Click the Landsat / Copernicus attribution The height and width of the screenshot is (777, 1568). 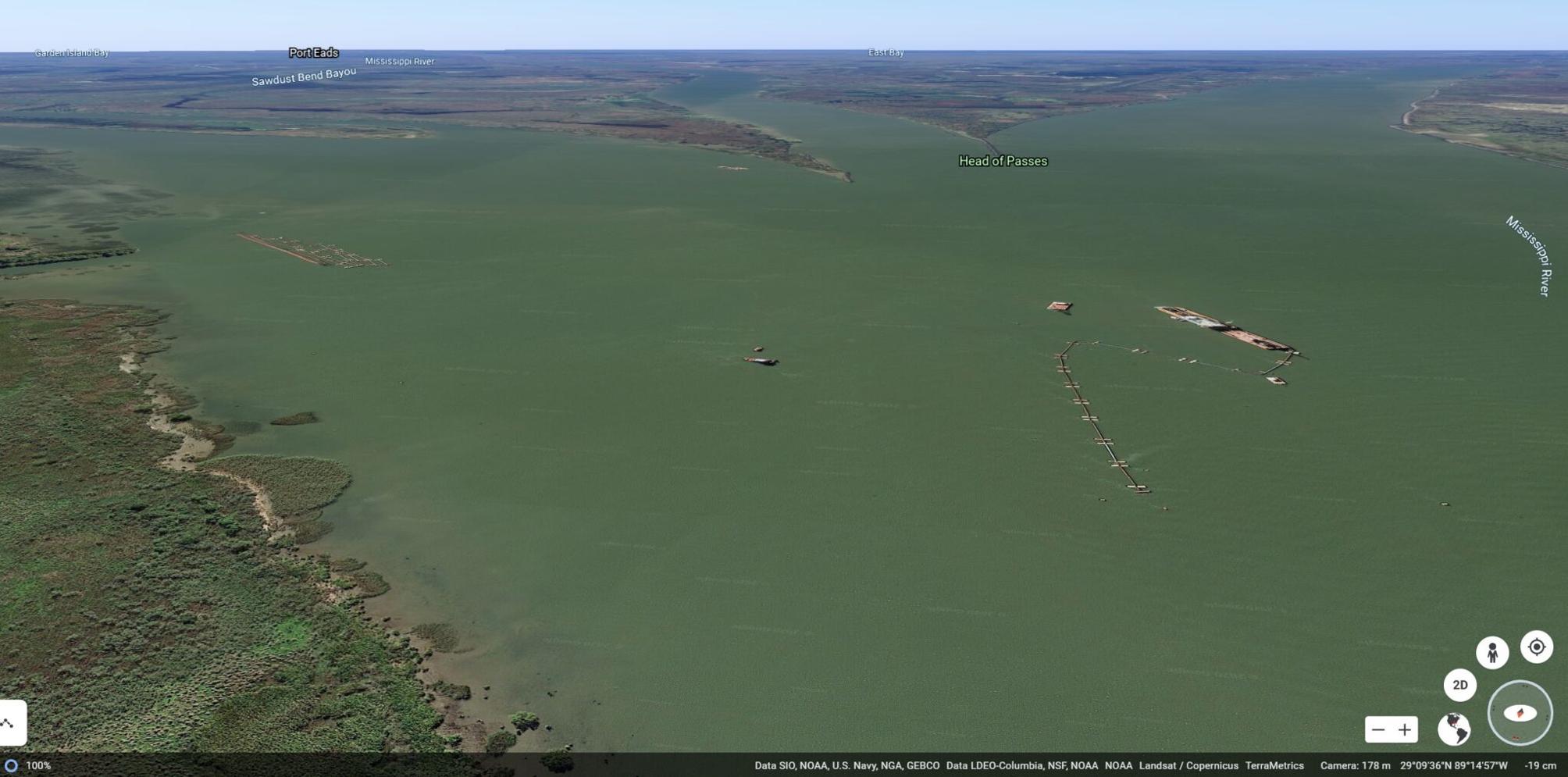click(1187, 765)
